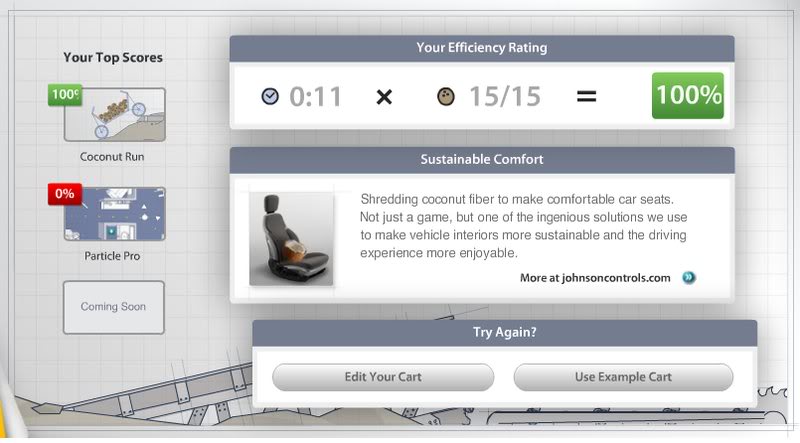Click the blue arrow icon beside johnsoncontrols.com
This screenshot has height=443, width=800.
click(x=688, y=278)
